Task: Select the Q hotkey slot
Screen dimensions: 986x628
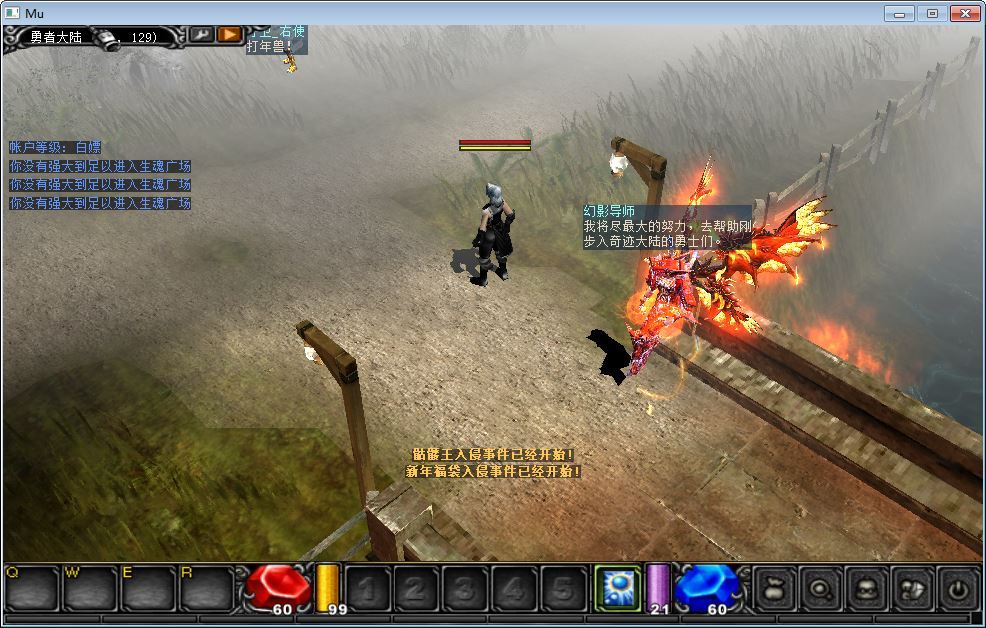Action: click(32, 589)
